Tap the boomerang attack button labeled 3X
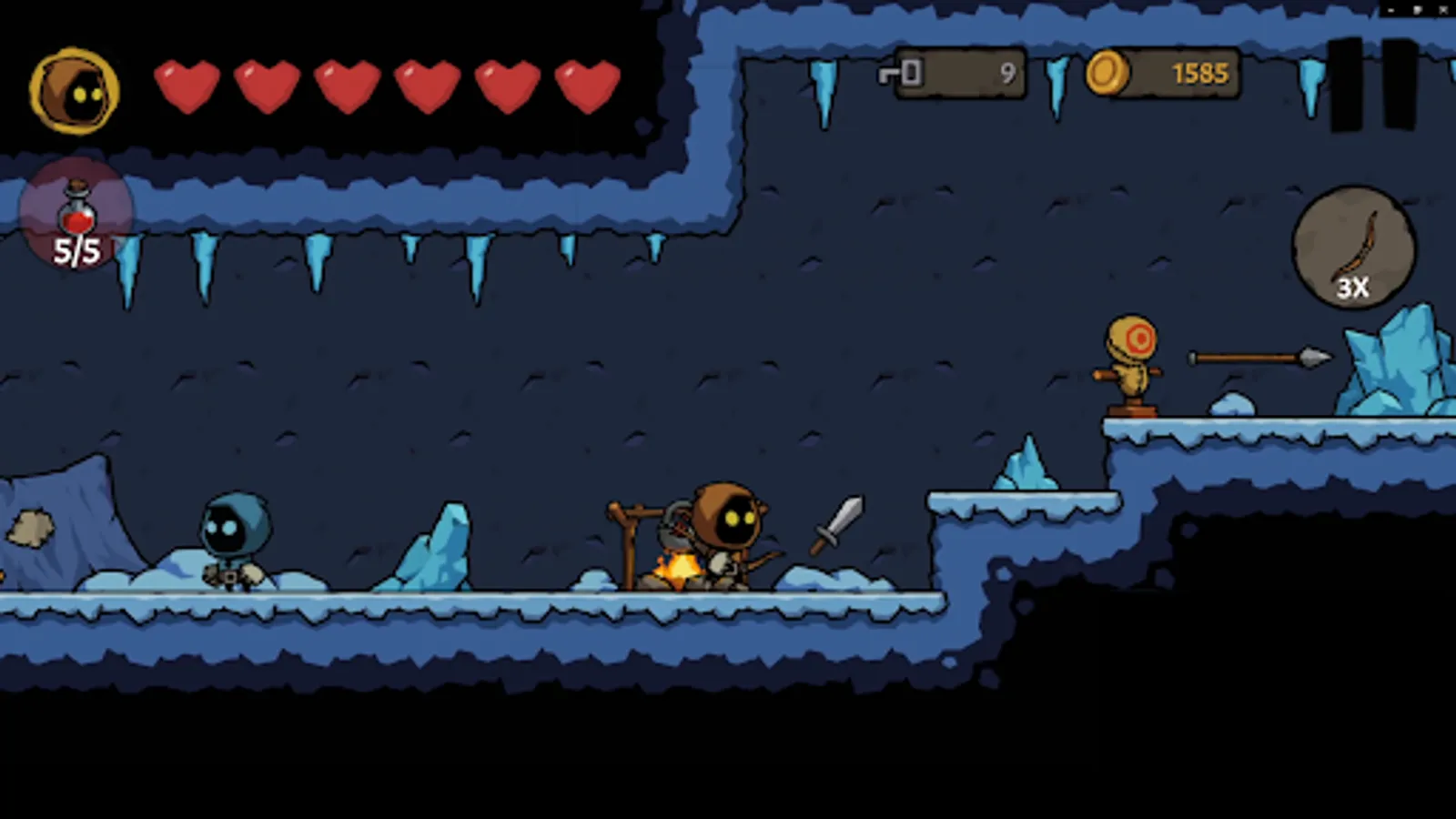Image resolution: width=1456 pixels, height=819 pixels. [x=1352, y=248]
